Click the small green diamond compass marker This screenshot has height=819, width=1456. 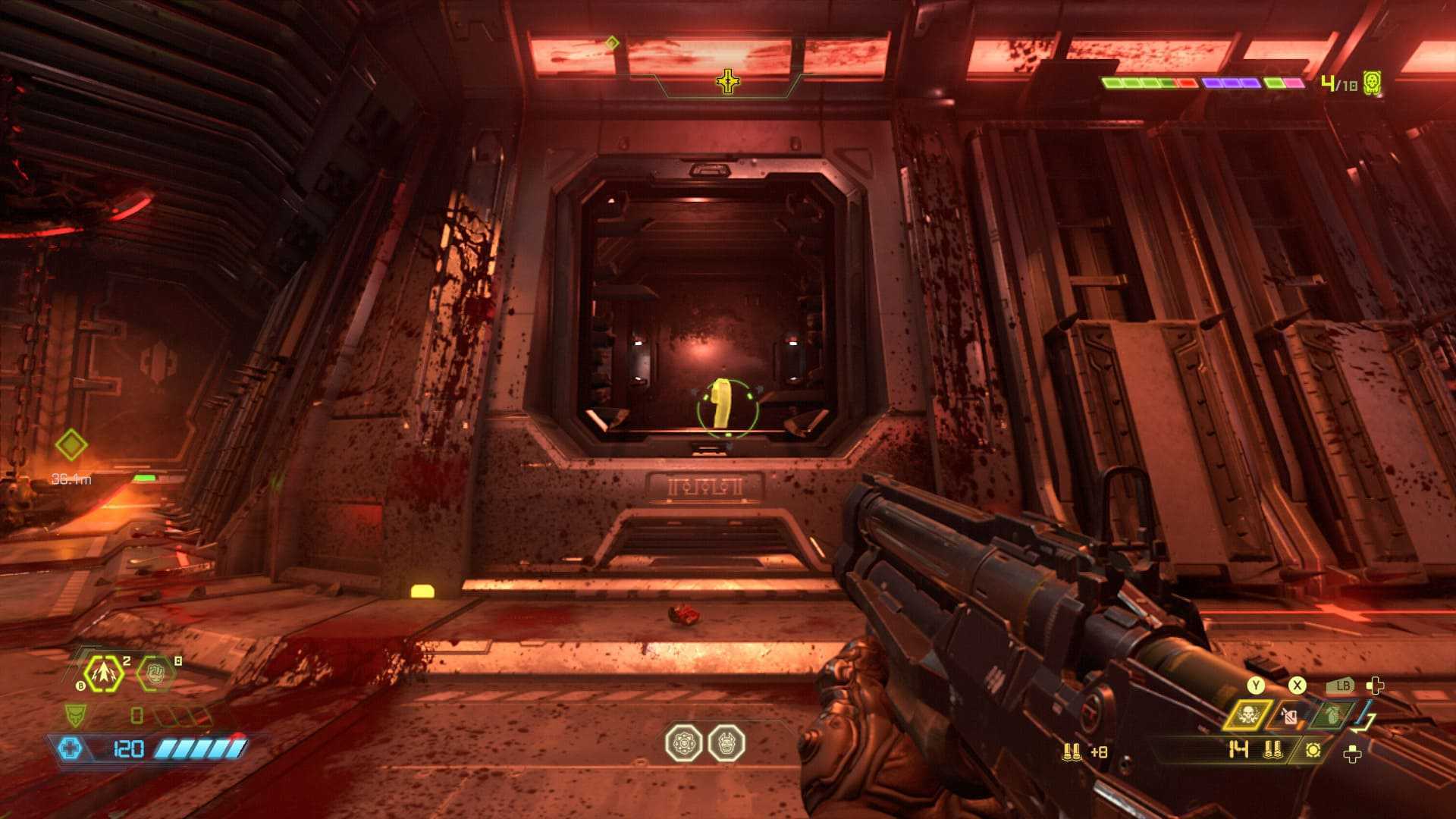click(x=612, y=43)
